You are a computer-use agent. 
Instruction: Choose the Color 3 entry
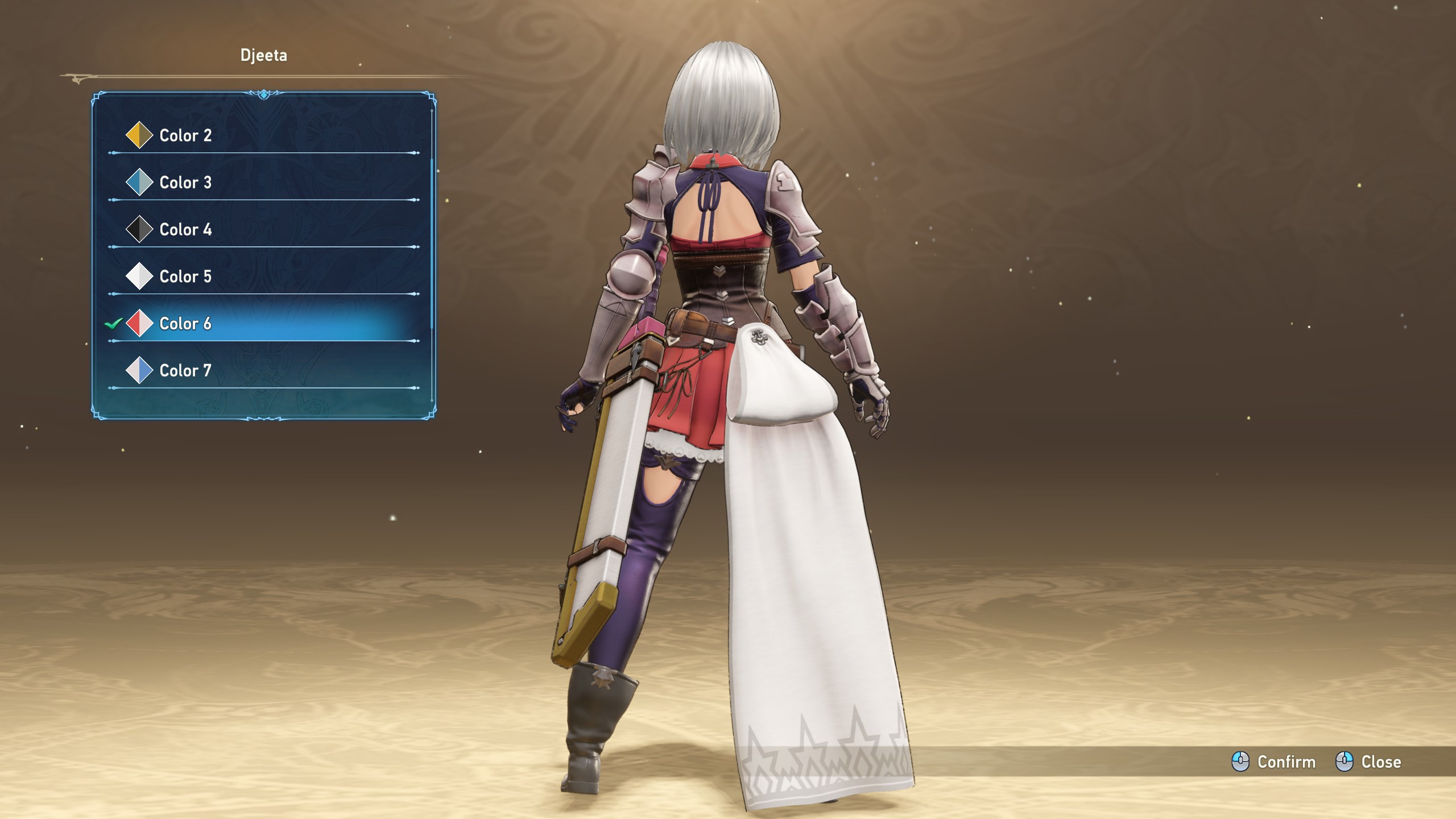click(x=185, y=183)
